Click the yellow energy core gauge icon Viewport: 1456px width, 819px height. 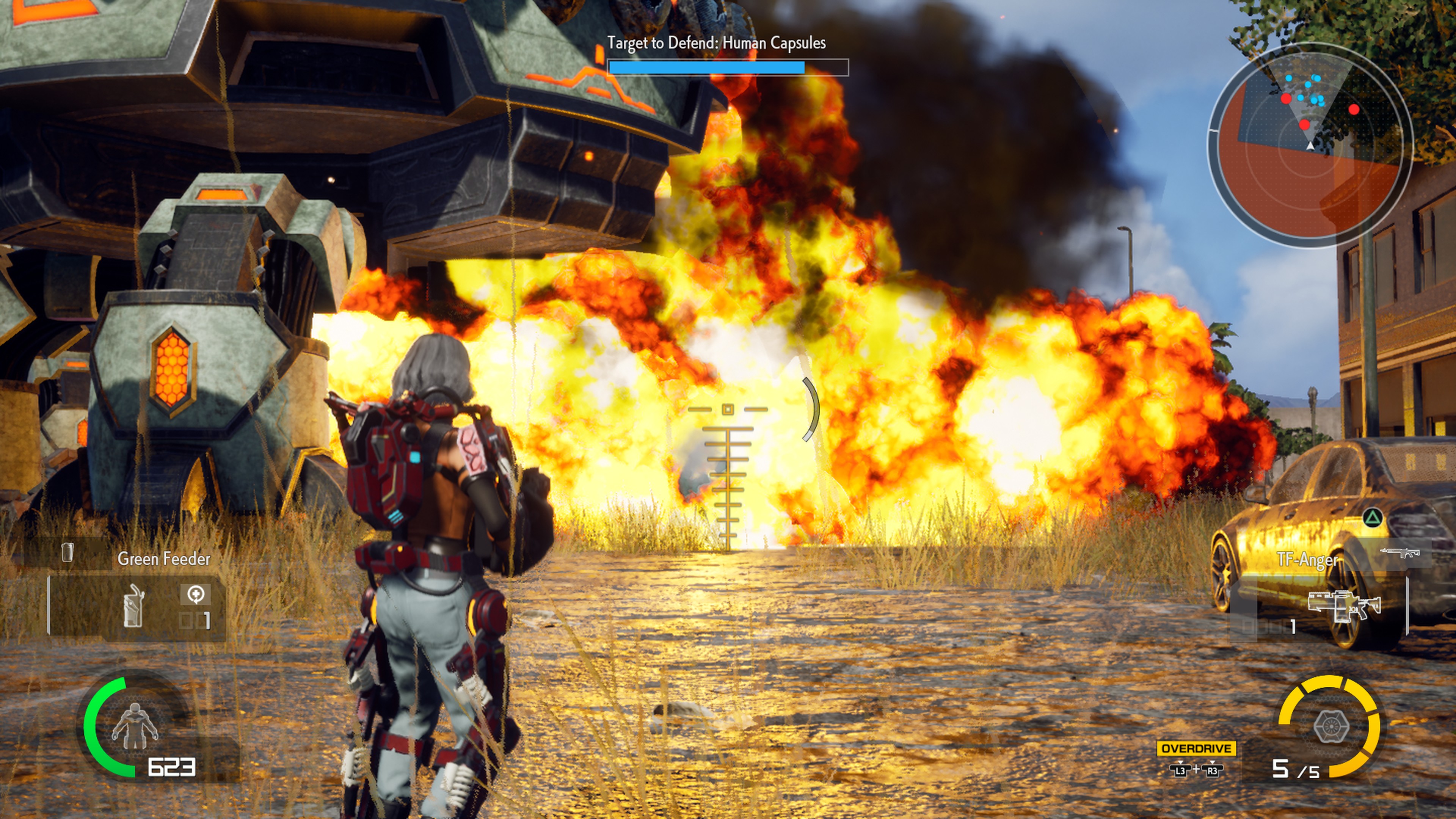[1331, 726]
